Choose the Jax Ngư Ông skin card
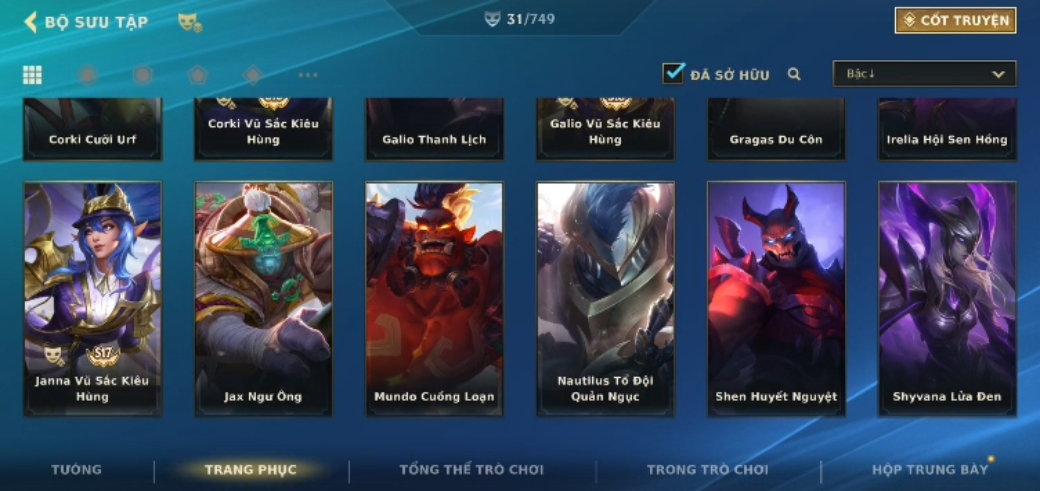This screenshot has height=491, width=1040. pyautogui.click(x=264, y=297)
